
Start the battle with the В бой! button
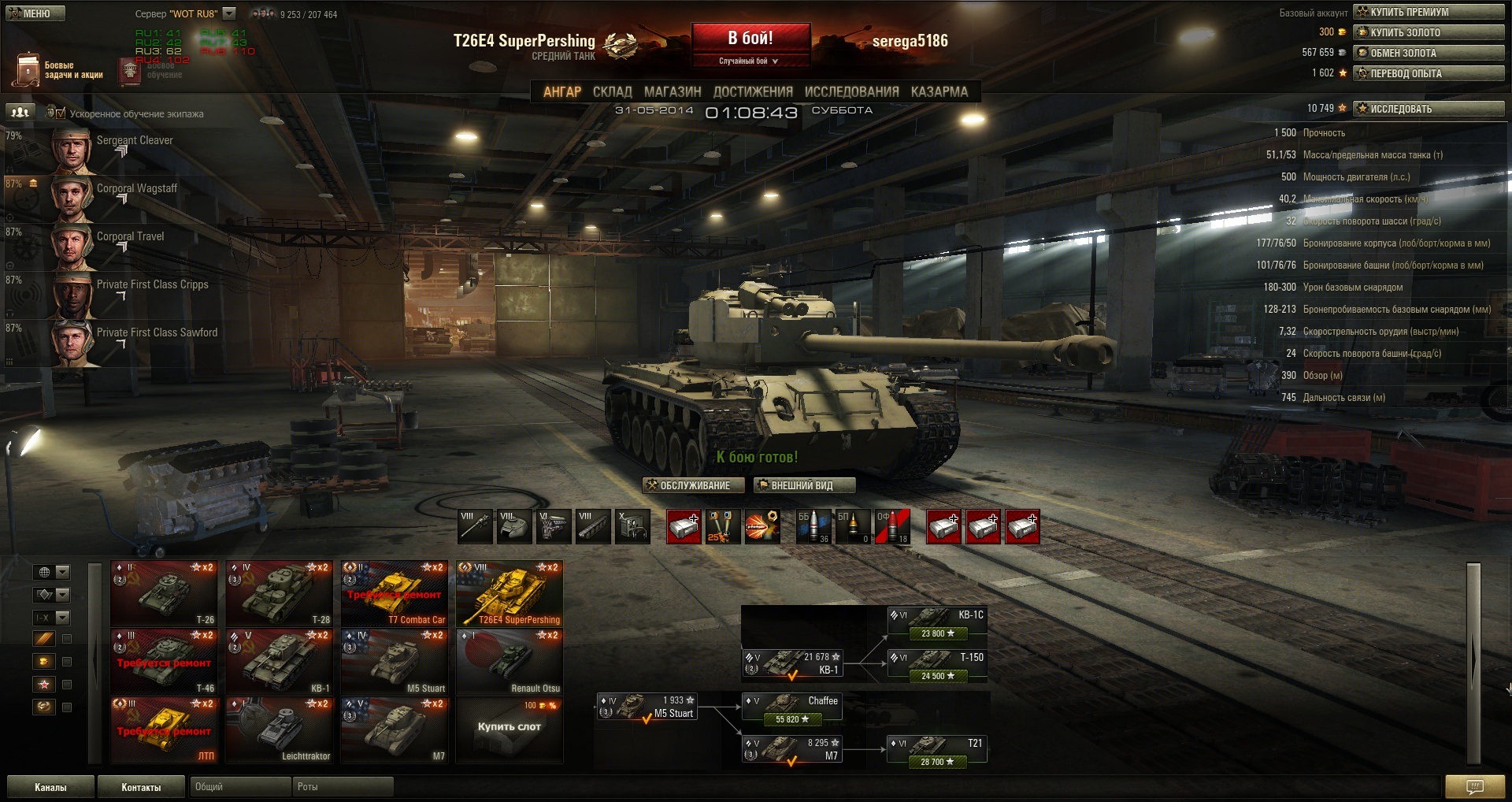coord(750,39)
